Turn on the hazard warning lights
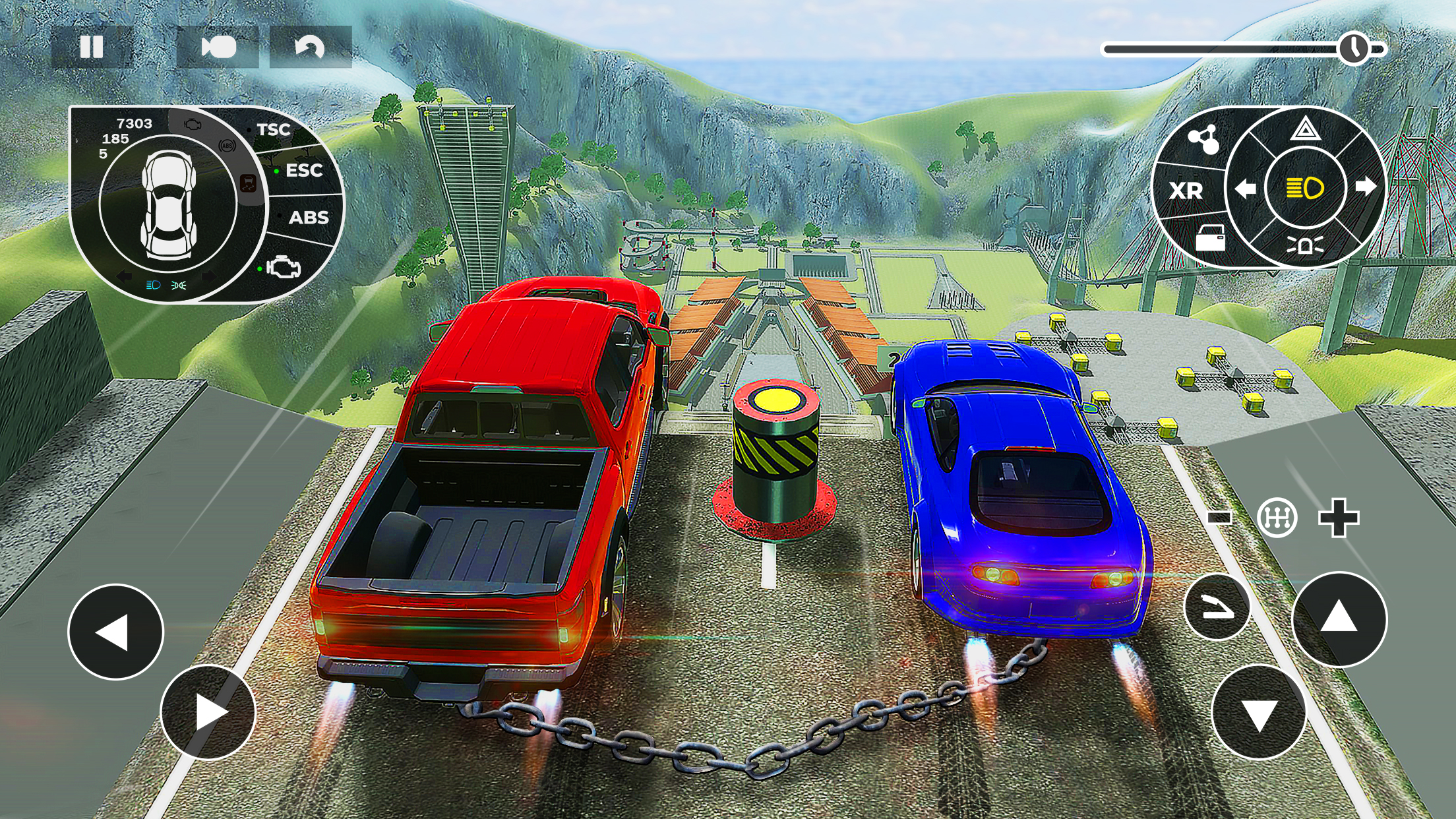The height and width of the screenshot is (819, 1456). click(1306, 132)
